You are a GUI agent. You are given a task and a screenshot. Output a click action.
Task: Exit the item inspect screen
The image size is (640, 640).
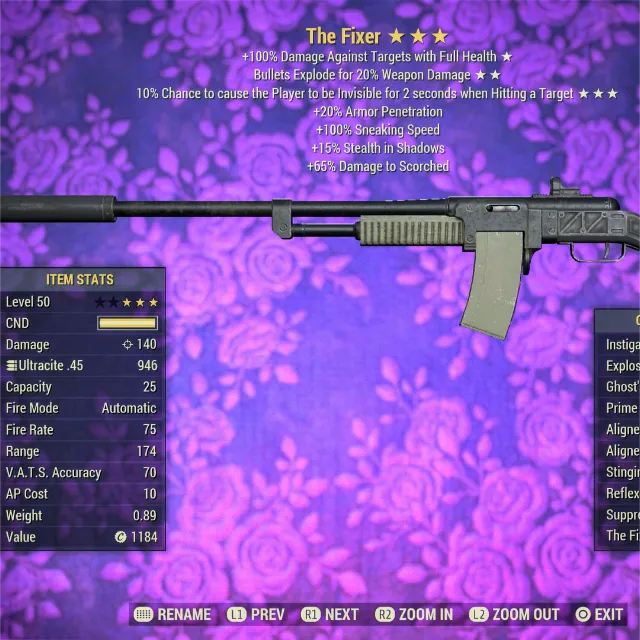pyautogui.click(x=598, y=614)
